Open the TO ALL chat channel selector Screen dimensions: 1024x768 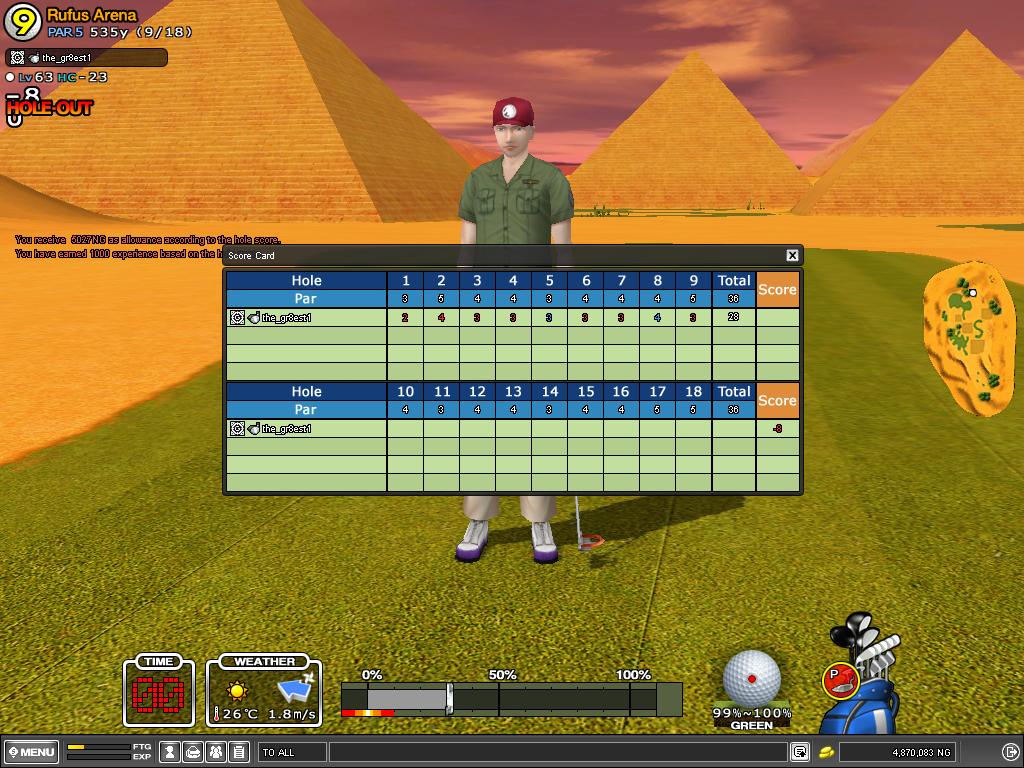coord(292,752)
